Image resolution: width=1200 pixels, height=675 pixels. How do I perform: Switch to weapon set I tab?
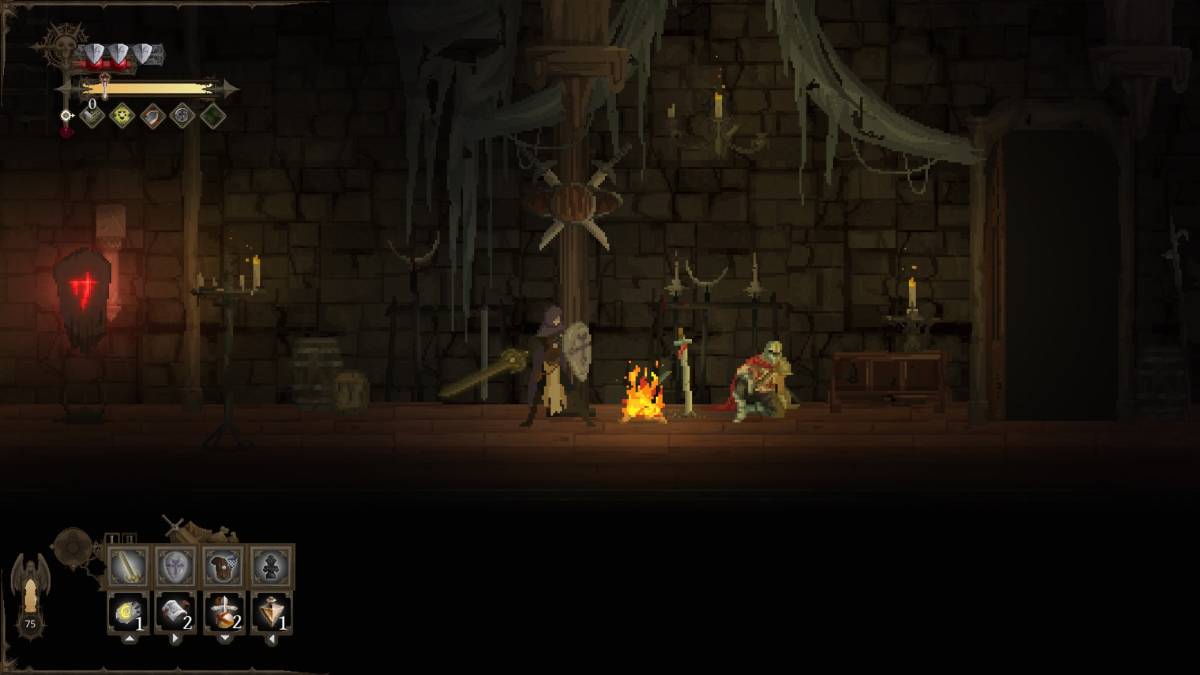pos(113,539)
